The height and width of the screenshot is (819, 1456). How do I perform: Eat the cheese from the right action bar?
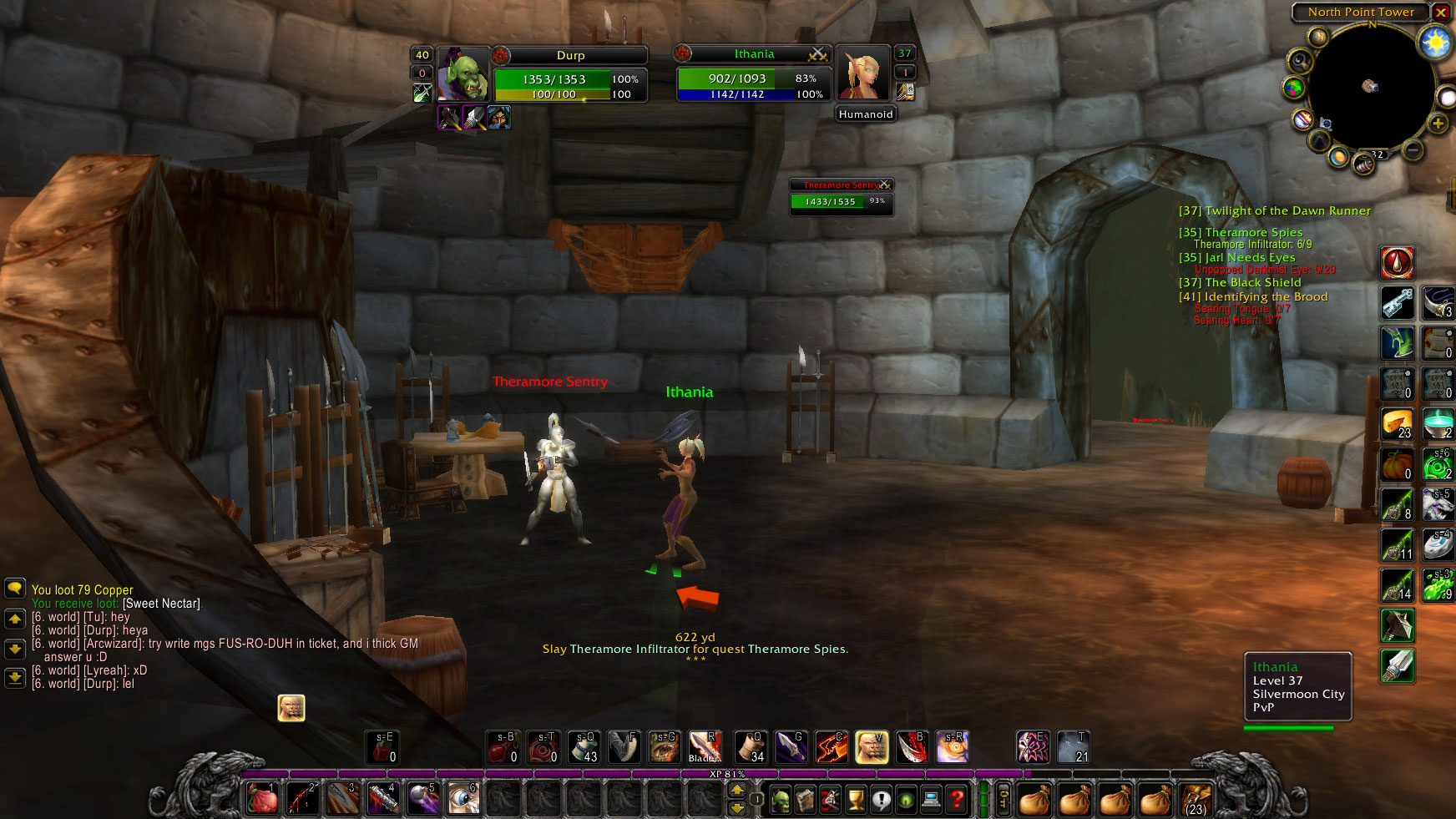(1397, 423)
